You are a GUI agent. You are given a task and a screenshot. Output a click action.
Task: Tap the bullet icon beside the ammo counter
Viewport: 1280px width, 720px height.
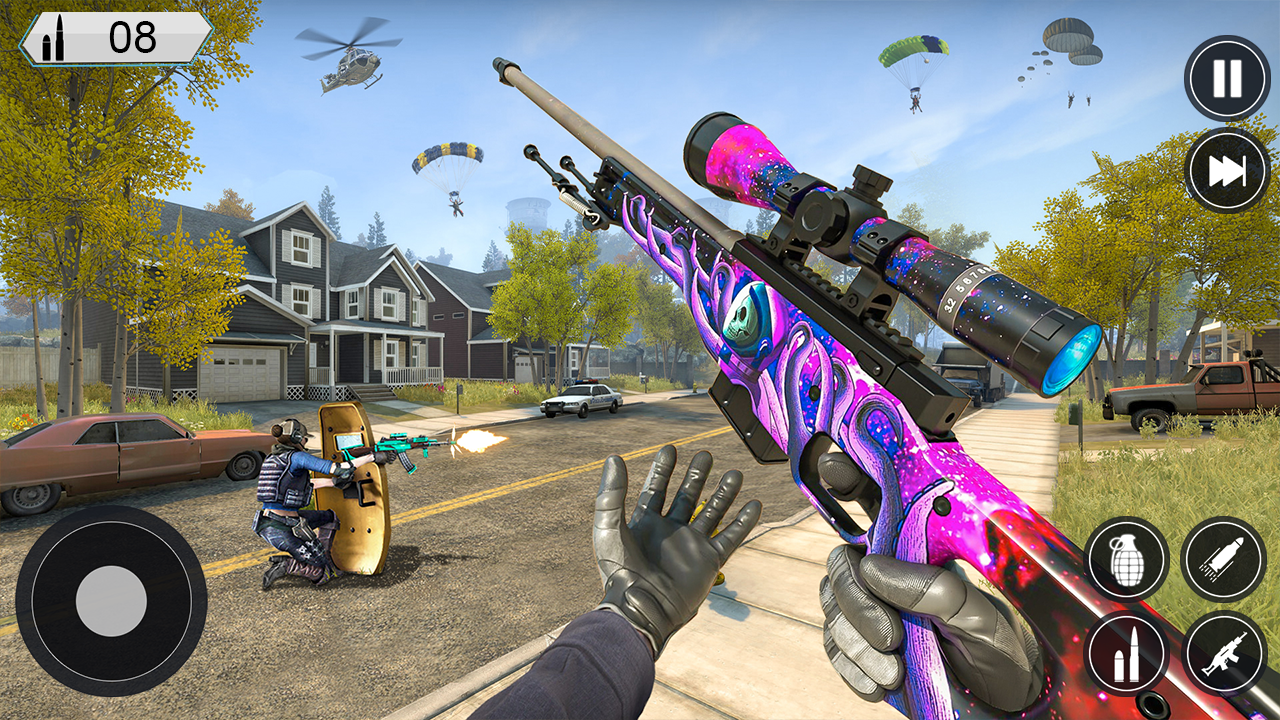point(55,40)
